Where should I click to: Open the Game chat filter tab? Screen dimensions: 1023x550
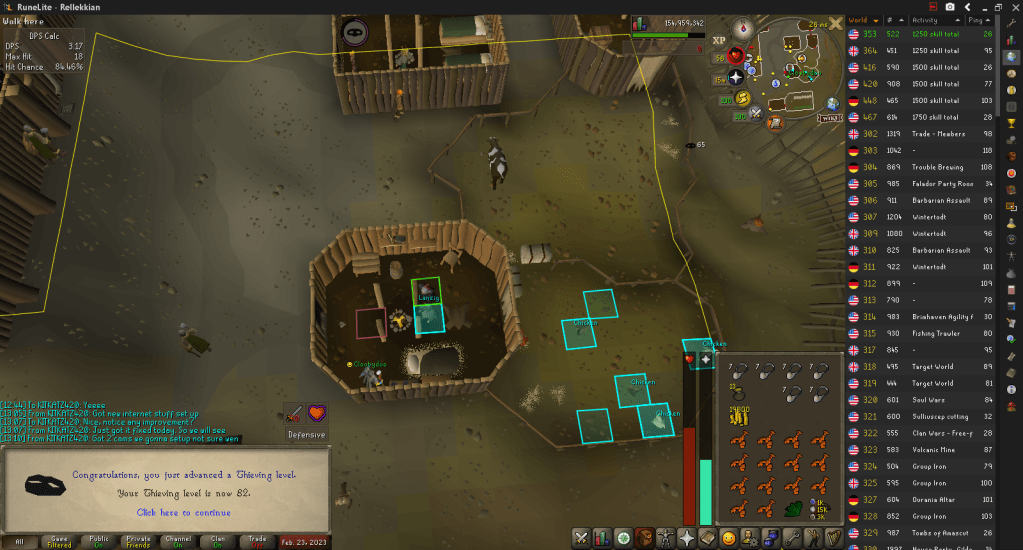(x=59, y=541)
